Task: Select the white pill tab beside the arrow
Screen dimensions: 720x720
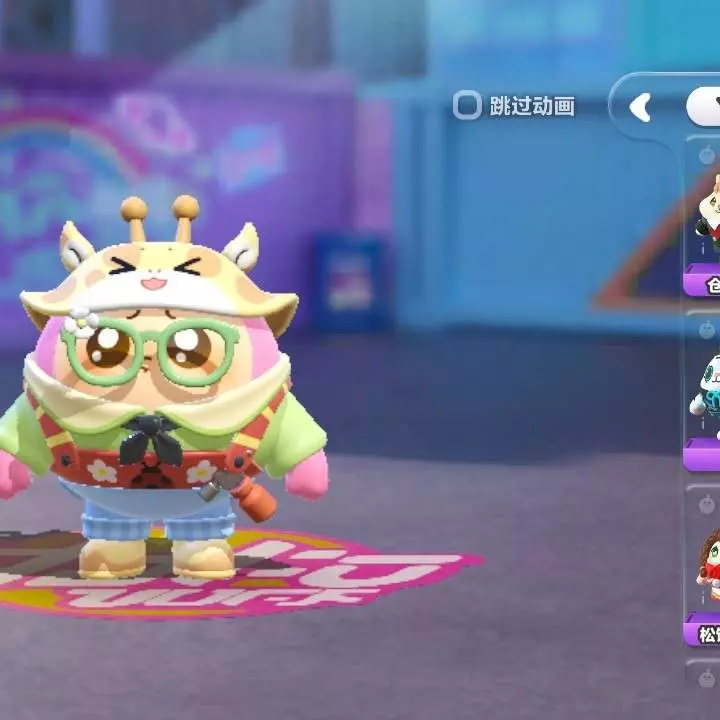Action: pos(704,107)
